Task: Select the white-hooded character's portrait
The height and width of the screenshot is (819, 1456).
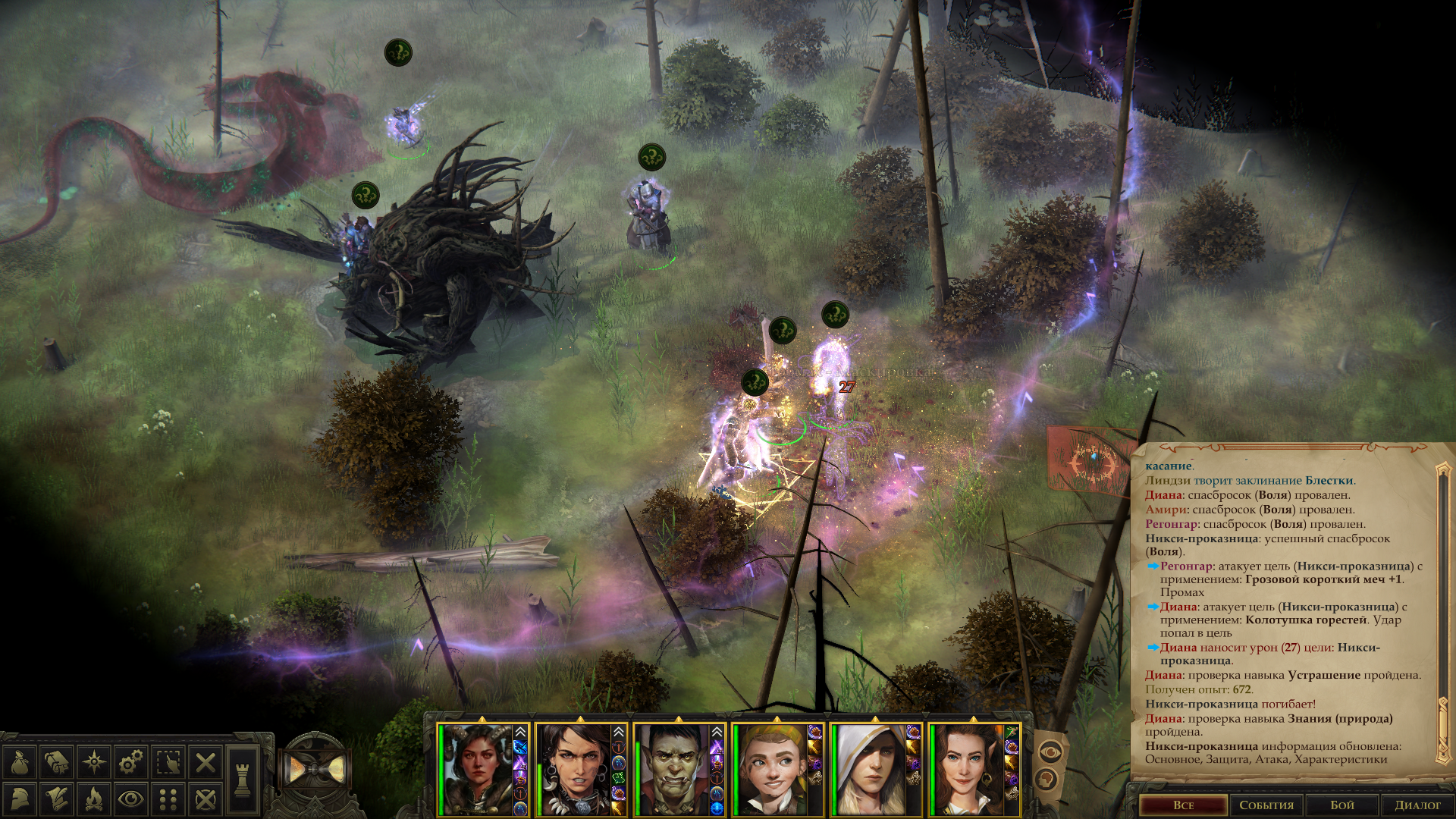Action: tap(871, 770)
